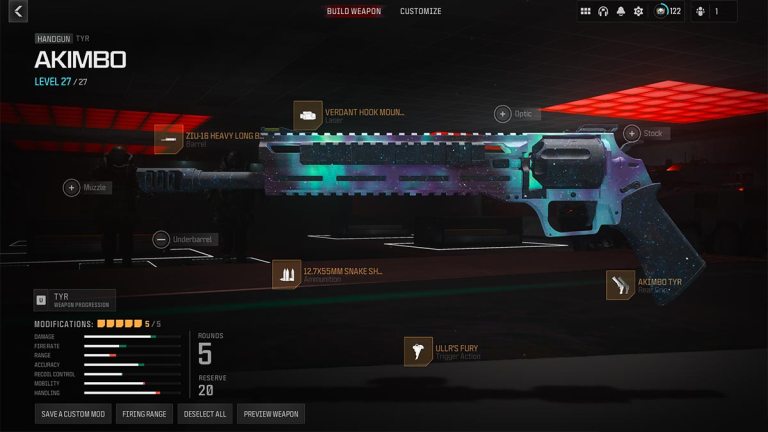Select the 12.7x55mm Snake Shot ammunition slot
The height and width of the screenshot is (432, 768).
tap(287, 275)
